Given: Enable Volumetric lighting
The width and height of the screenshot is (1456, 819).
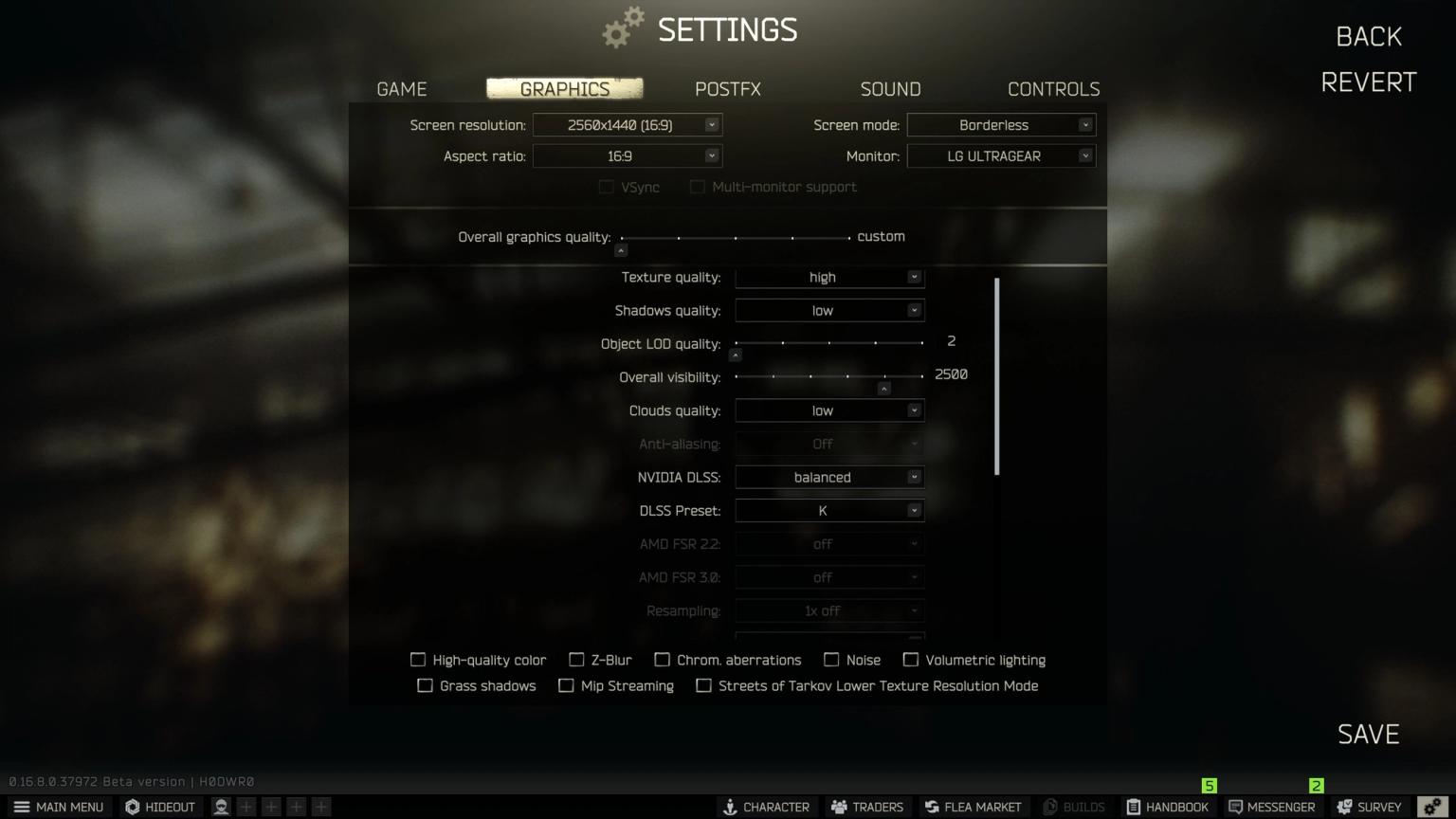Looking at the screenshot, I should (x=912, y=659).
